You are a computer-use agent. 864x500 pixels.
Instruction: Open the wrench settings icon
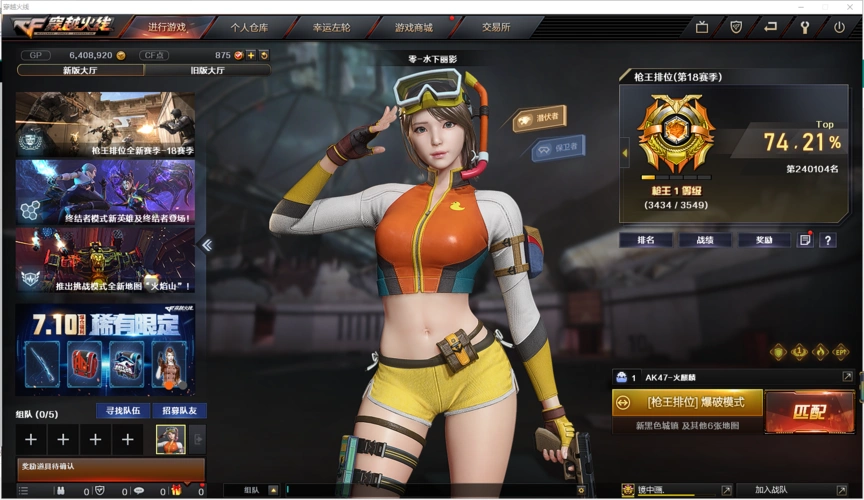click(804, 27)
